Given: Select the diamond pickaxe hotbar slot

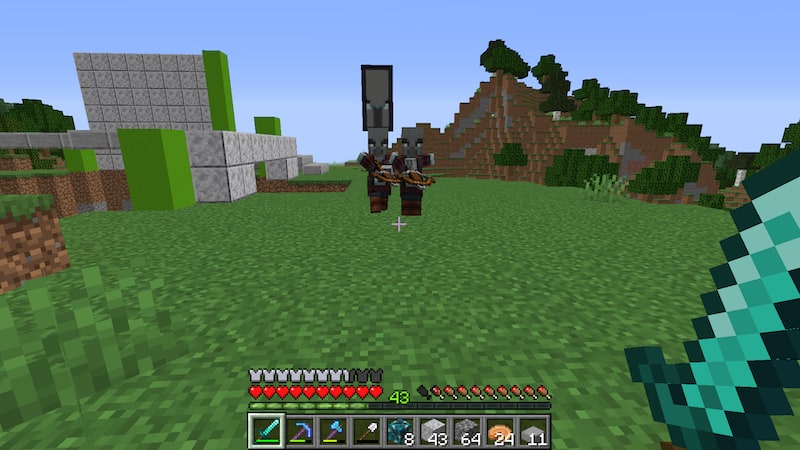Looking at the screenshot, I should pyautogui.click(x=299, y=431).
